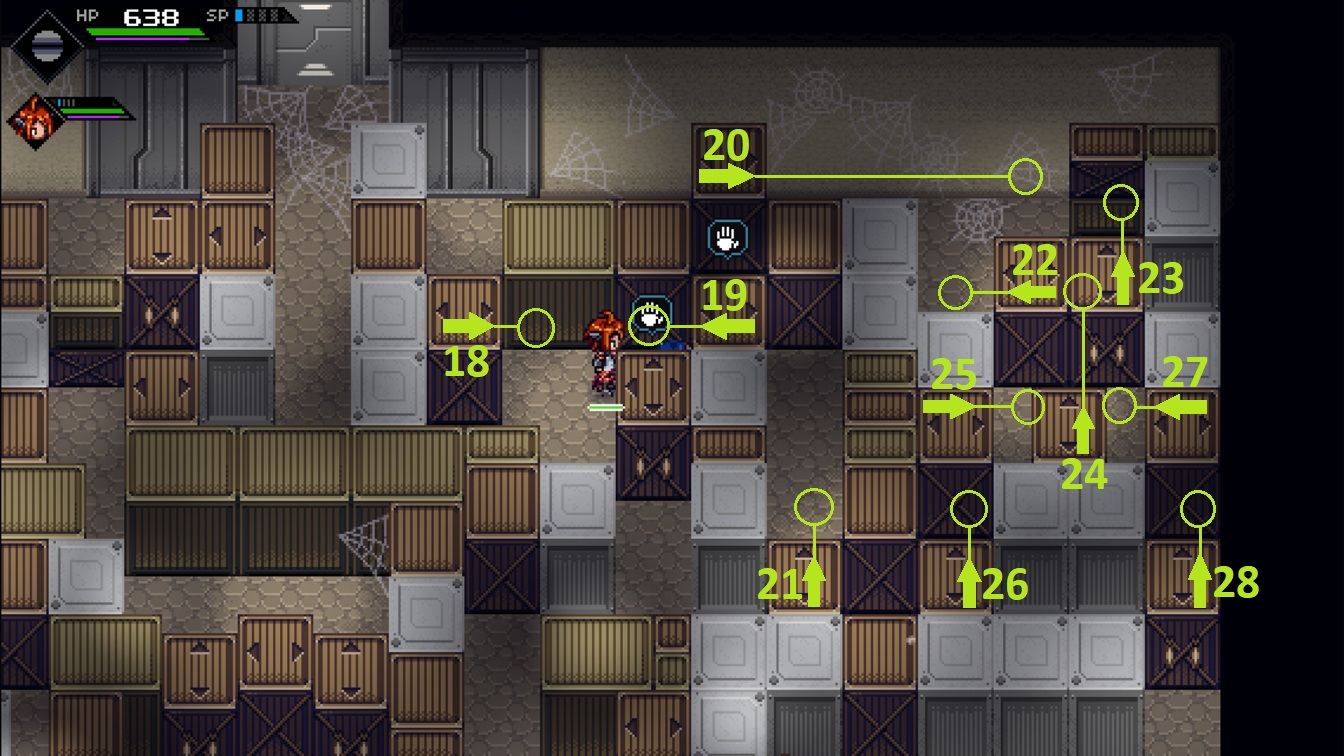Click the circle endpoint above marker 28
Screen dimensions: 1344x756
[x=1196, y=508]
